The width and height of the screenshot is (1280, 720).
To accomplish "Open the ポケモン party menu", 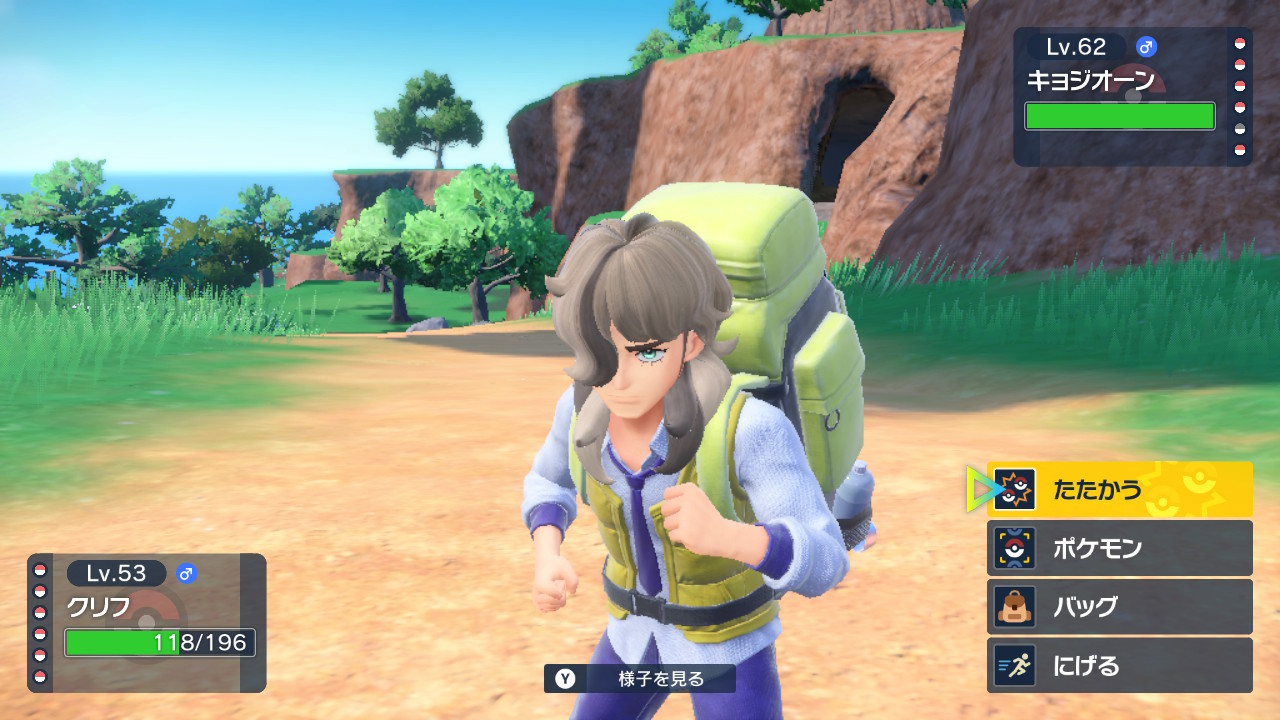I will (x=1119, y=548).
